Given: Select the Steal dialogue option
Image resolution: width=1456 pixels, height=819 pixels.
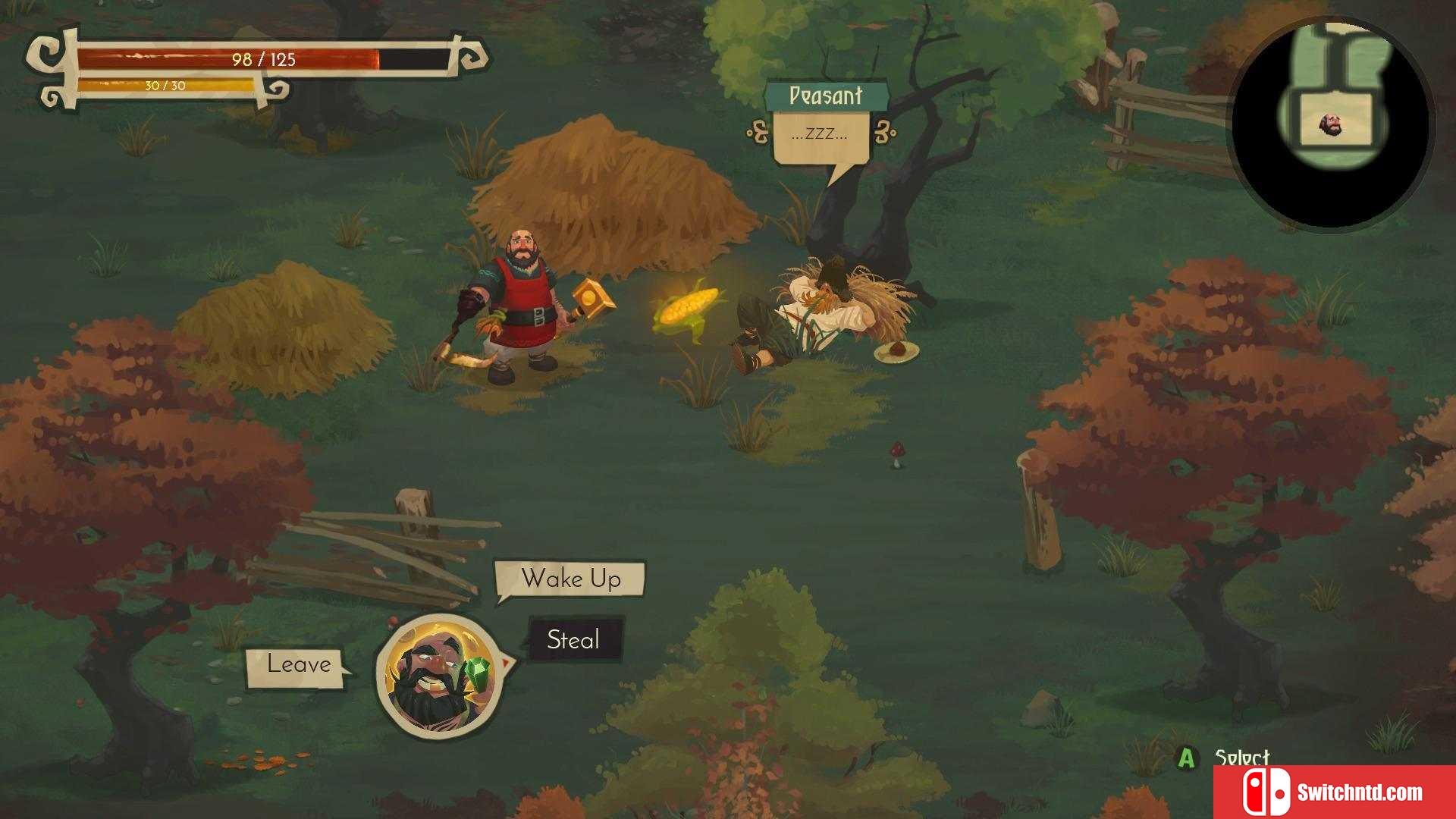Looking at the screenshot, I should (574, 640).
